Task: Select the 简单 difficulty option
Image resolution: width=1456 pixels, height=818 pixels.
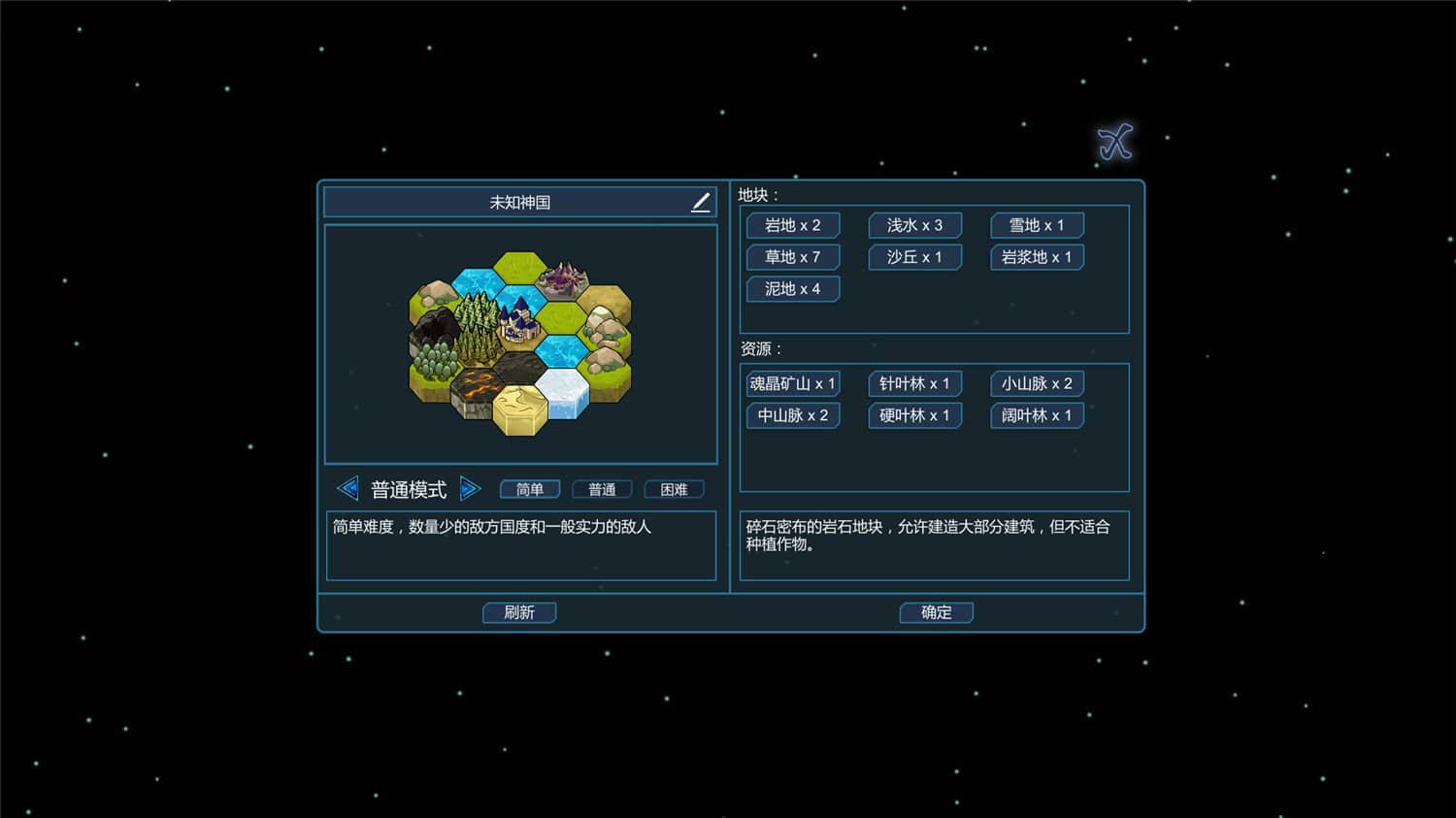Action: pyautogui.click(x=530, y=489)
